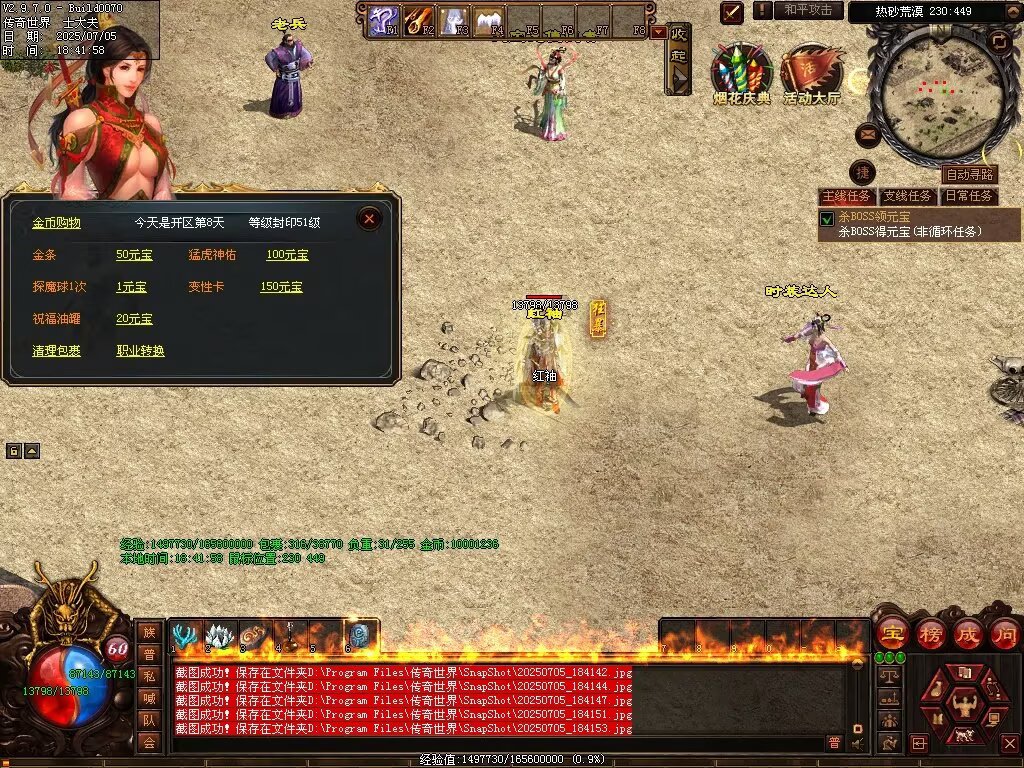Use the blue coral item in slot 1

pyautogui.click(x=184, y=636)
